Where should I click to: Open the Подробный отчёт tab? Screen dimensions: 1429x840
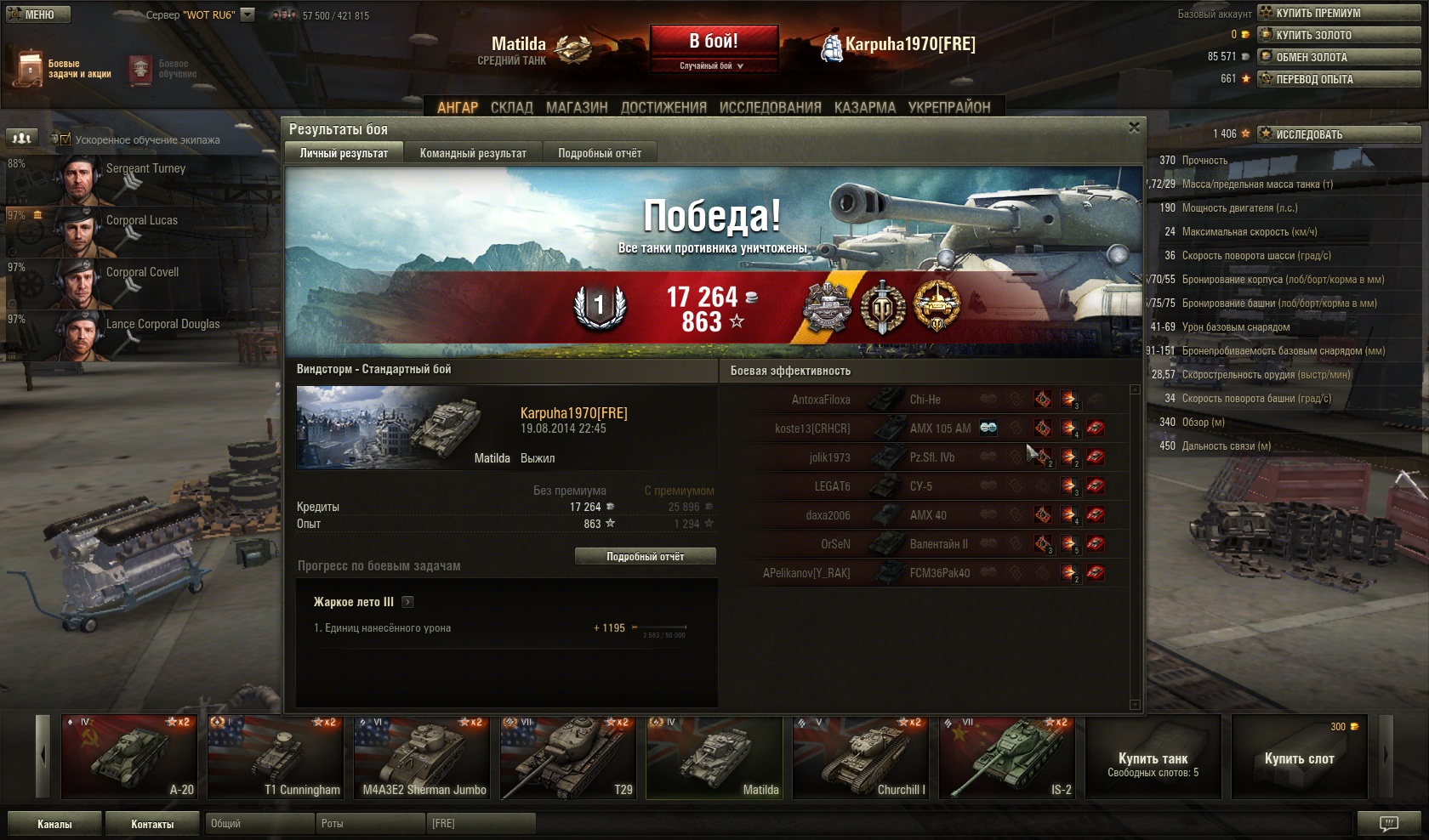[x=600, y=153]
